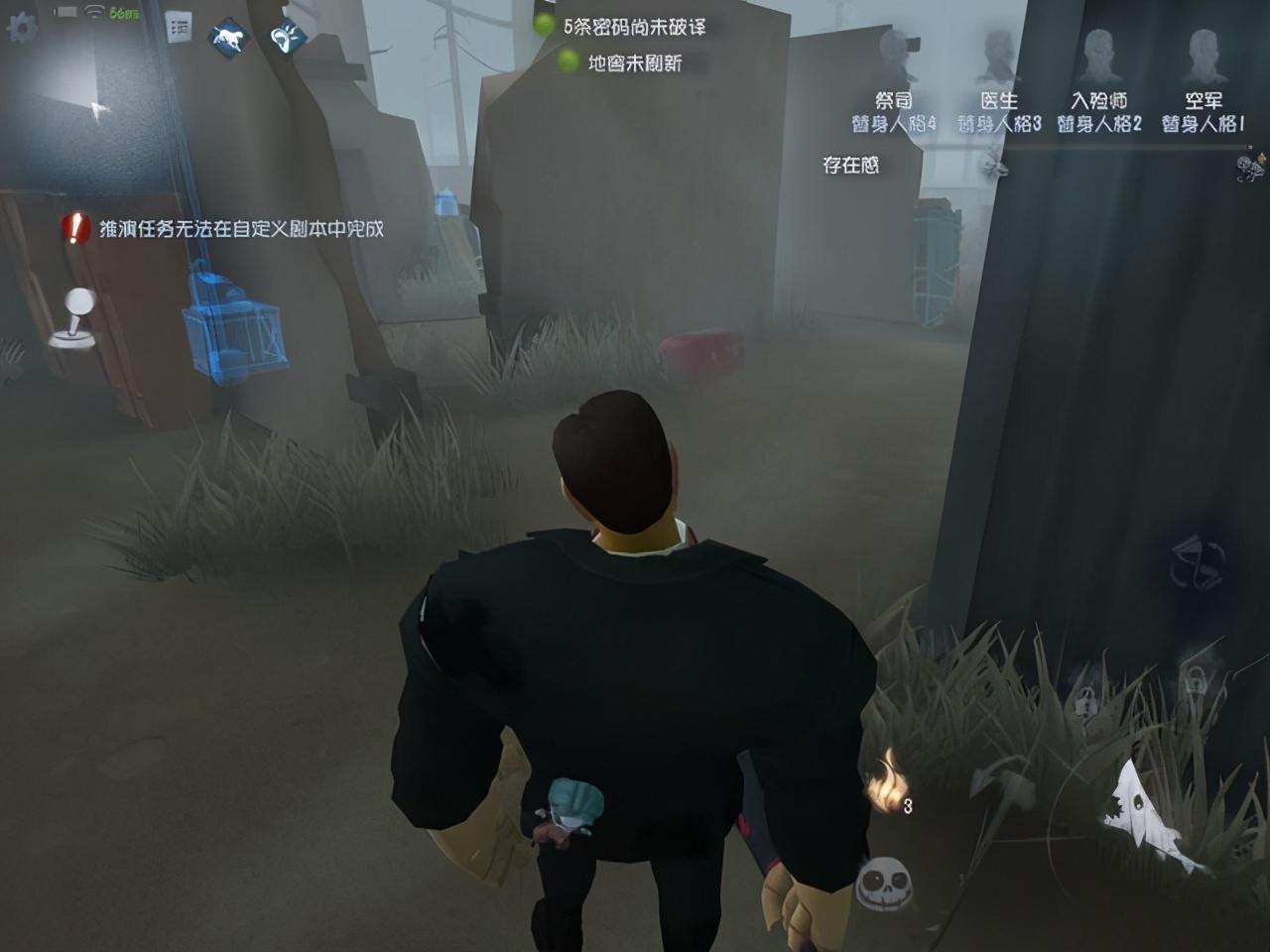The width and height of the screenshot is (1270, 952).
Task: Select the 替身人格1 label under 空军
Action: [1204, 122]
